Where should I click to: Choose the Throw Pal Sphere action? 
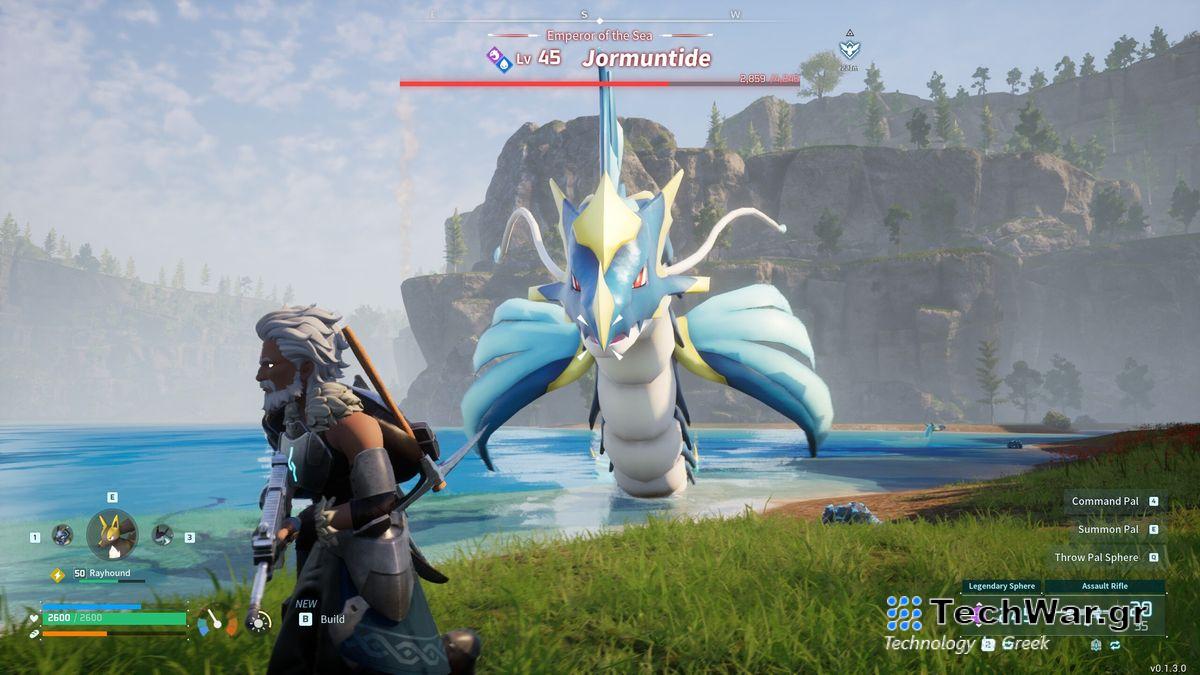click(1097, 557)
